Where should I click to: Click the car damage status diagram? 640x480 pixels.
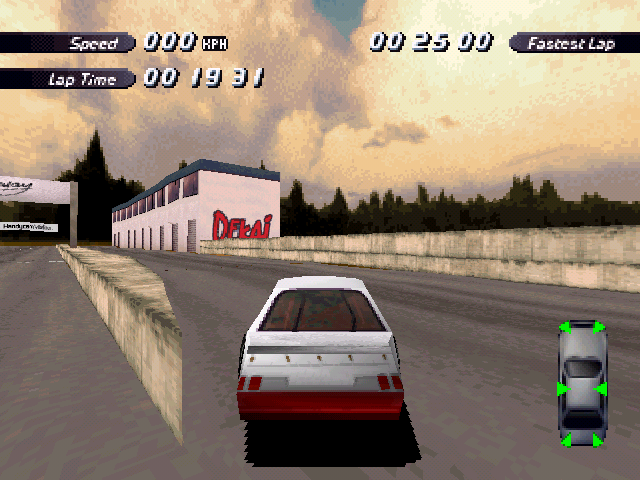click(582, 383)
